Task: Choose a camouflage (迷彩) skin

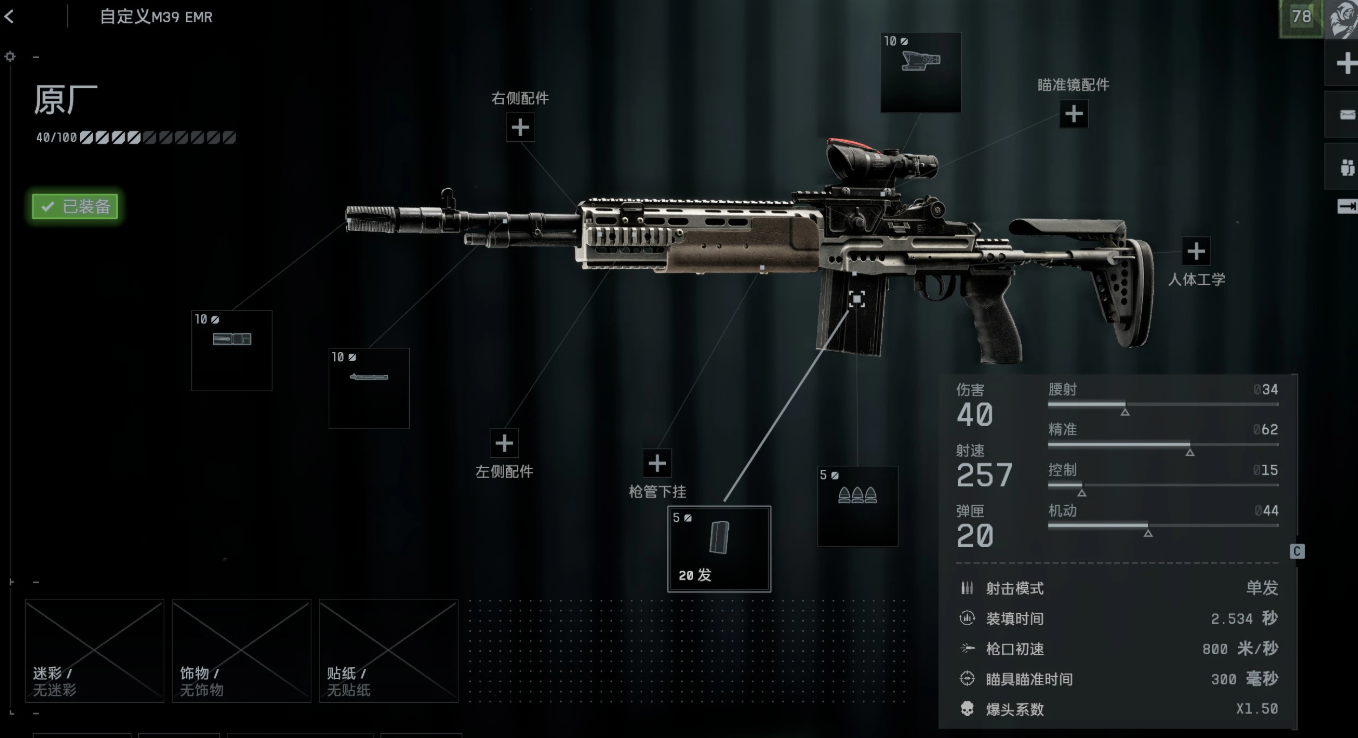Action: click(x=94, y=650)
